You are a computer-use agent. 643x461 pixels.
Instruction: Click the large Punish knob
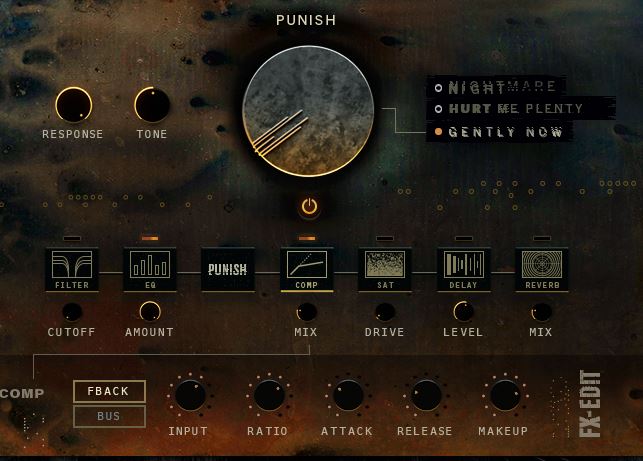tap(308, 111)
